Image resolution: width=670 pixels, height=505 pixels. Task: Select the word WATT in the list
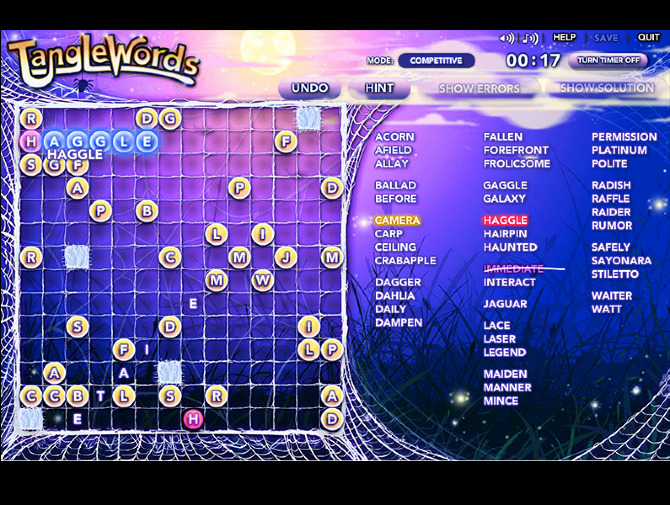pyautogui.click(x=606, y=309)
